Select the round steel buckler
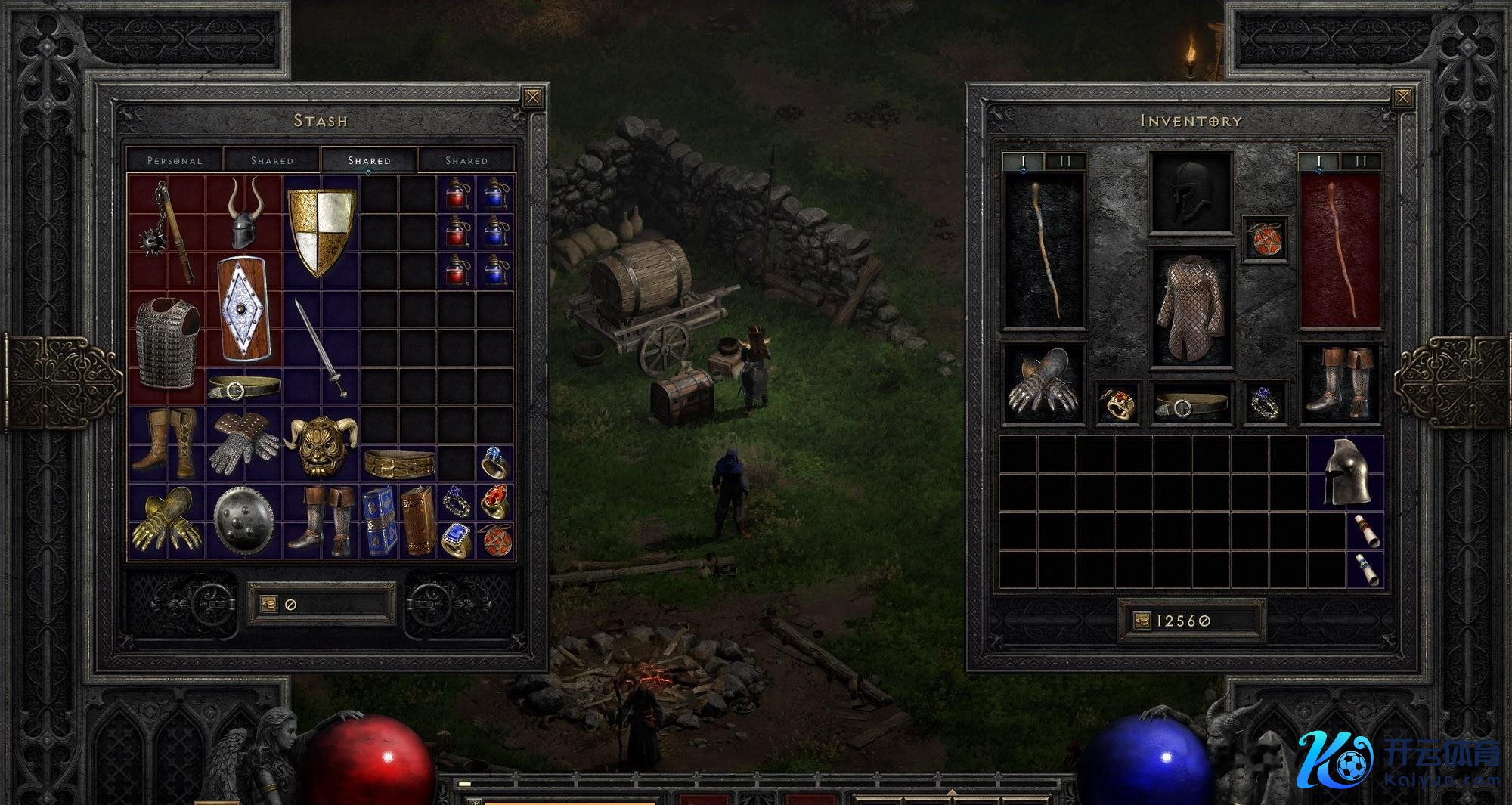Viewport: 1512px width, 805px height. pos(243,520)
